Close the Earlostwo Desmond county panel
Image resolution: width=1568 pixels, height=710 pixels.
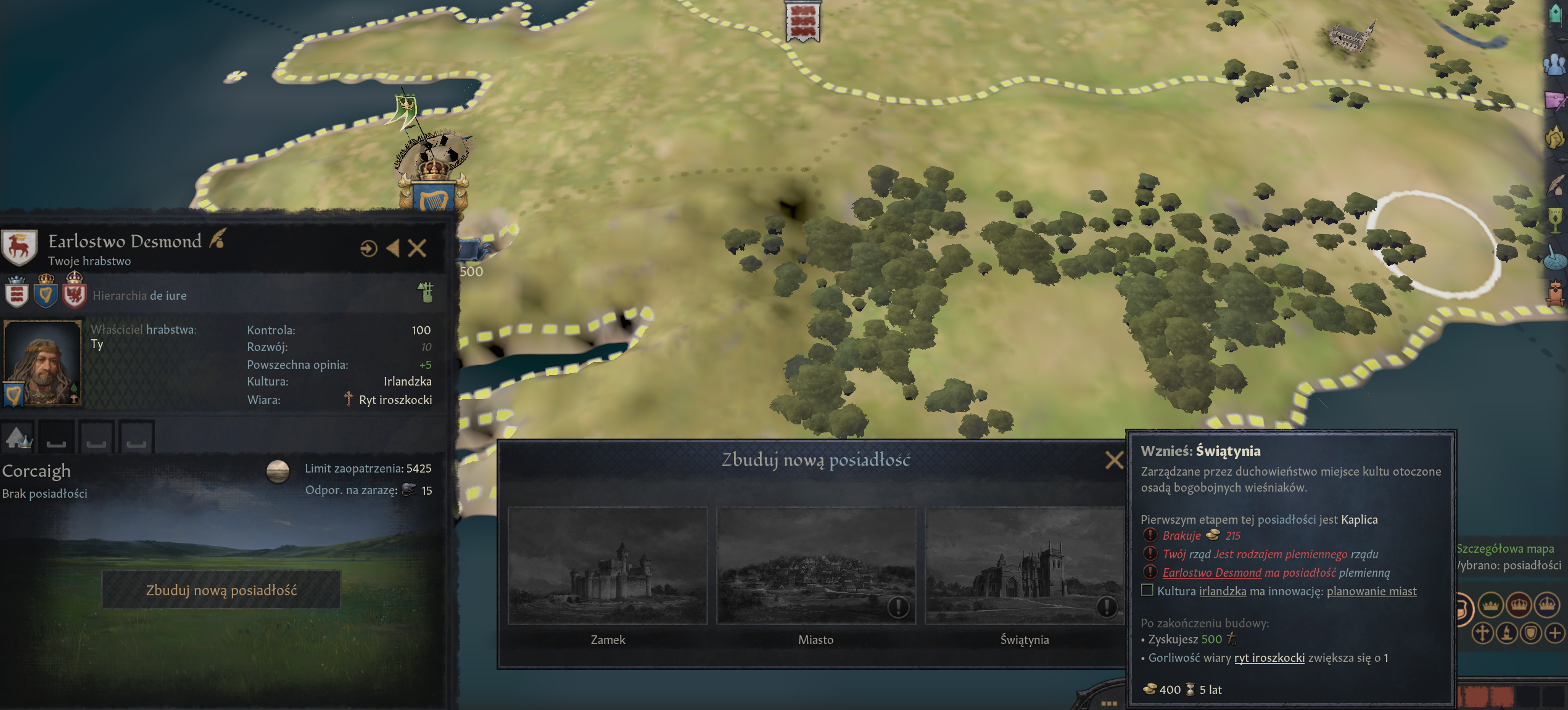click(x=418, y=249)
